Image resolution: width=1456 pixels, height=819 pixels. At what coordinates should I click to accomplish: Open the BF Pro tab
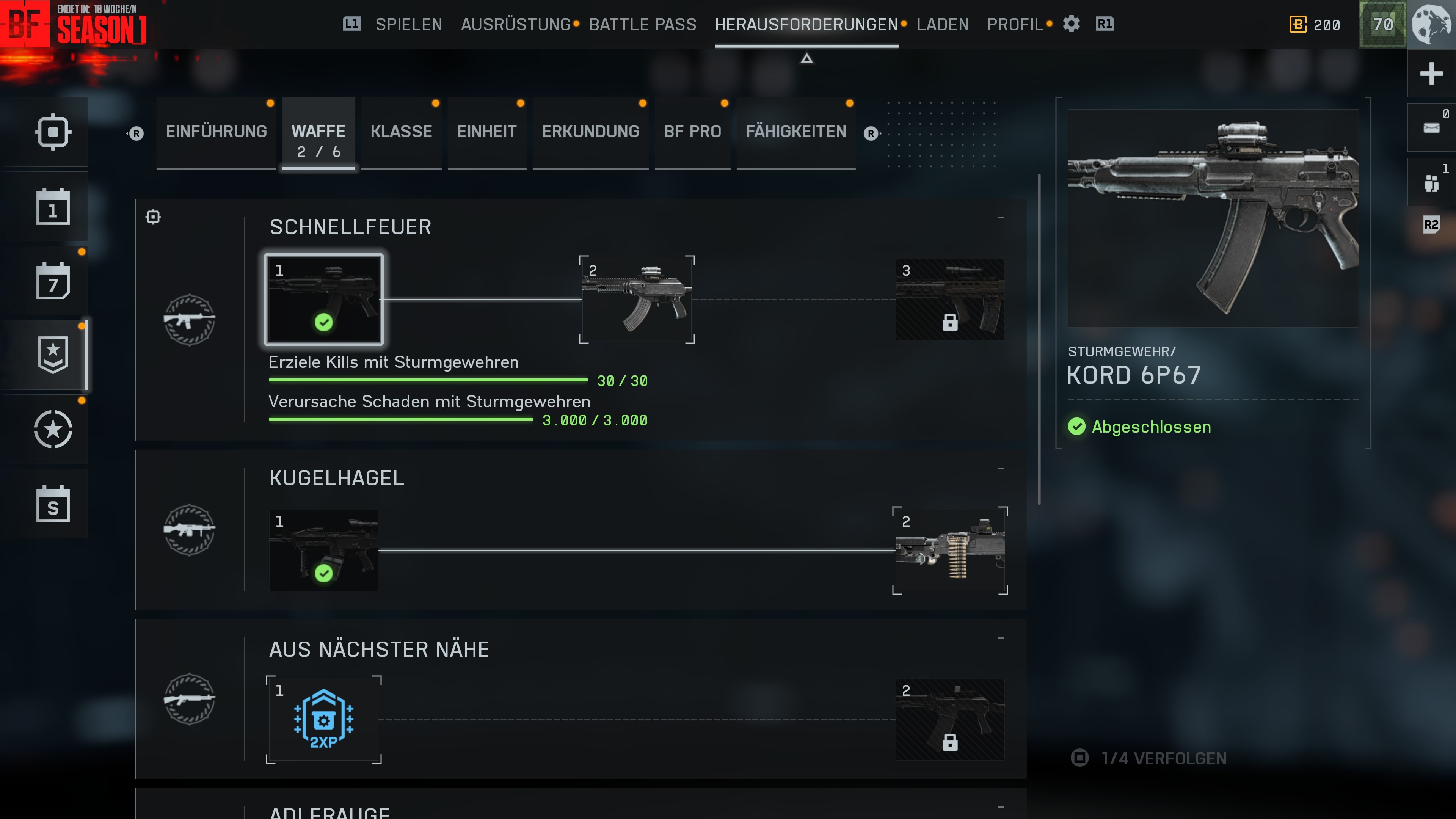click(692, 132)
